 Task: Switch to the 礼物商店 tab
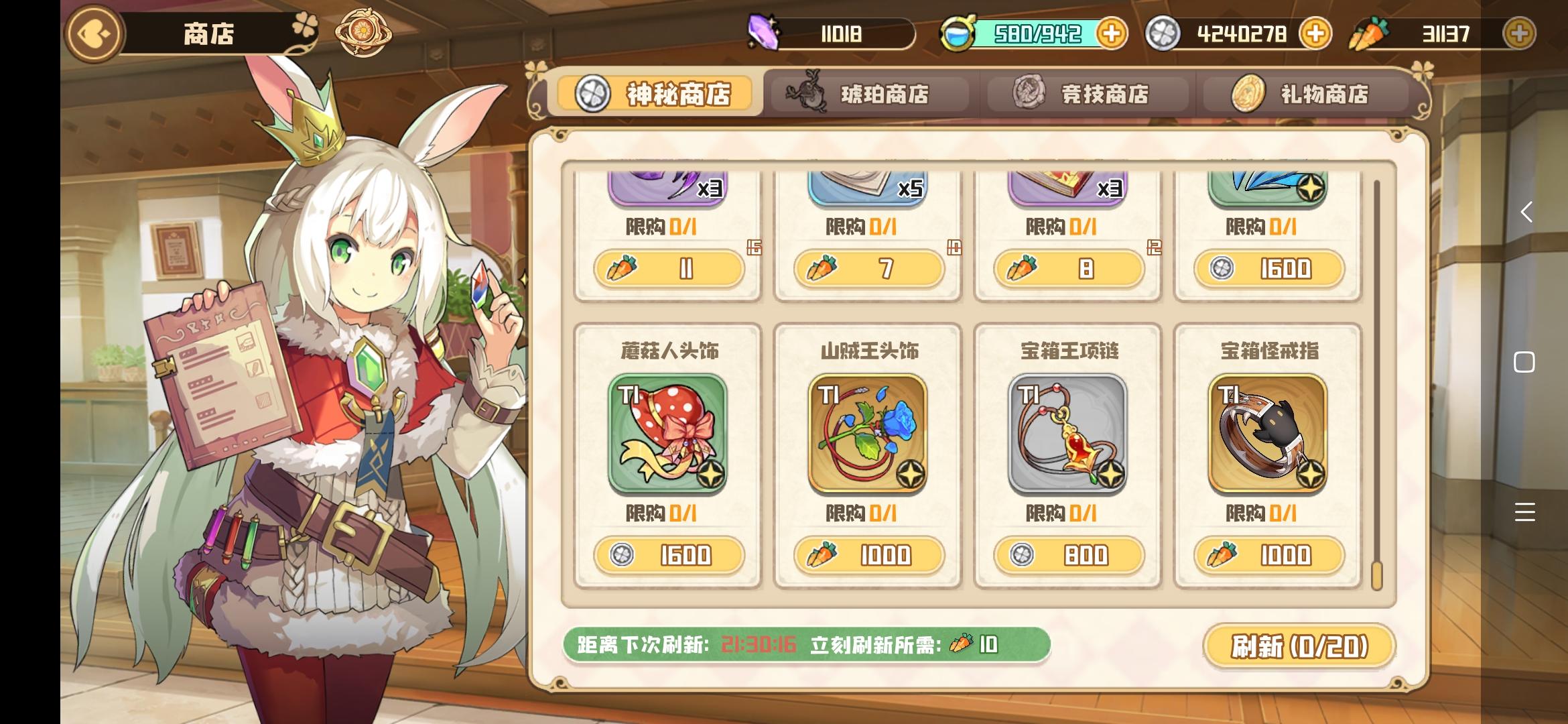pyautogui.click(x=1307, y=95)
